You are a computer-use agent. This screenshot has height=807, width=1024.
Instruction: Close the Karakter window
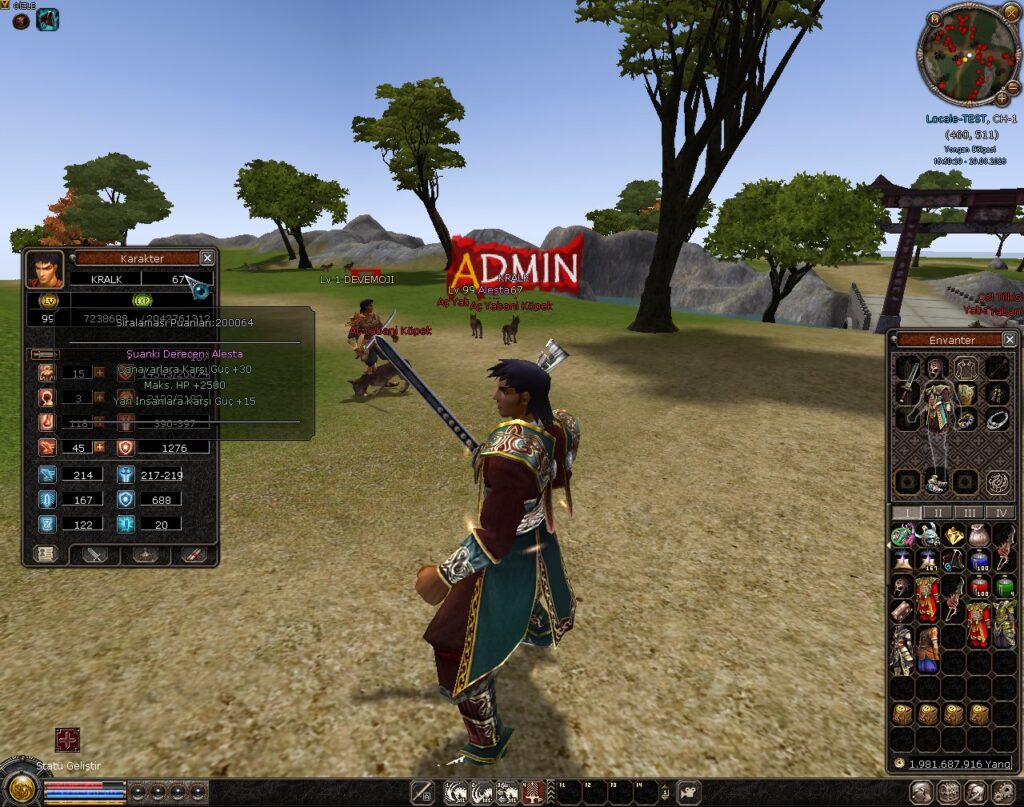pos(207,258)
